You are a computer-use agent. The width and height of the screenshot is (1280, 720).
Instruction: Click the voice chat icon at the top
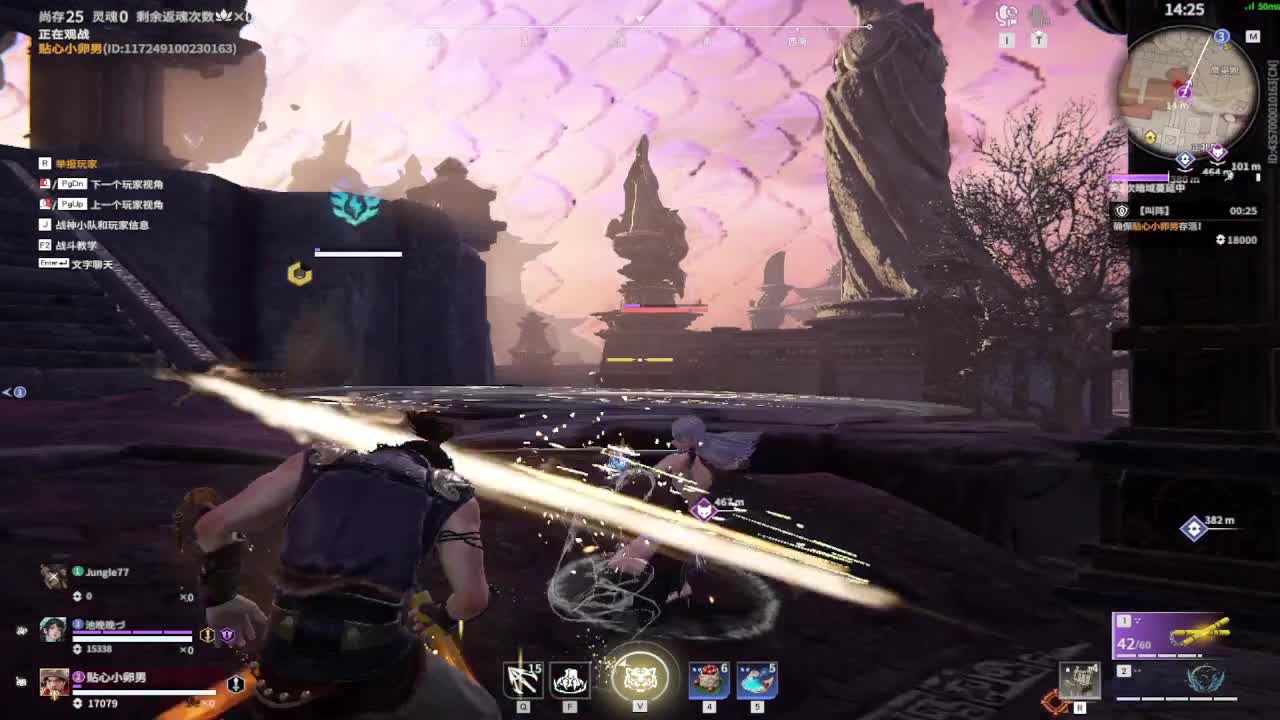[1006, 15]
